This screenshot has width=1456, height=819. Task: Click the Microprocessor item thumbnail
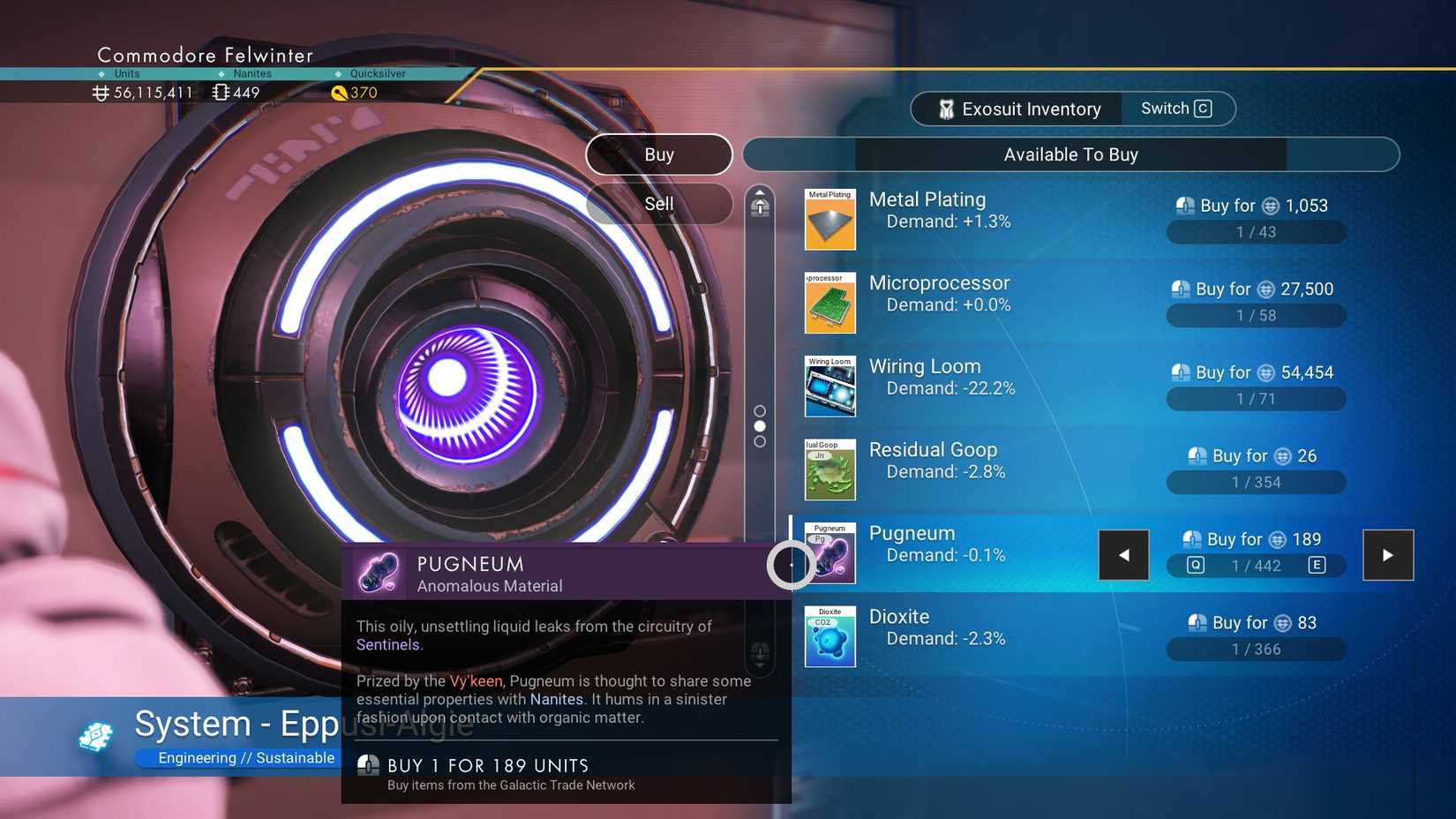[829, 303]
